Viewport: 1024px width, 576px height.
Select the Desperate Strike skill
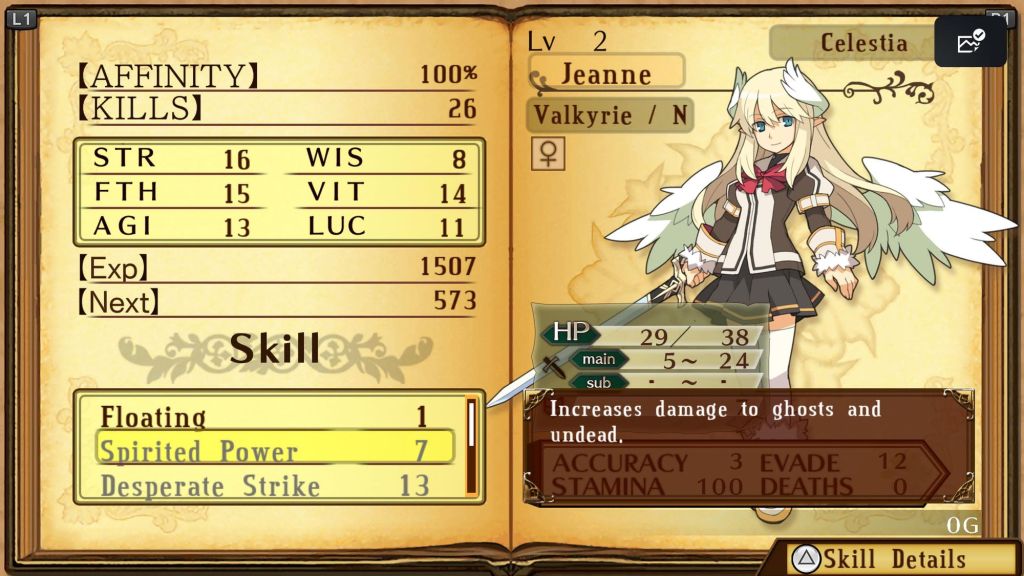[265, 486]
